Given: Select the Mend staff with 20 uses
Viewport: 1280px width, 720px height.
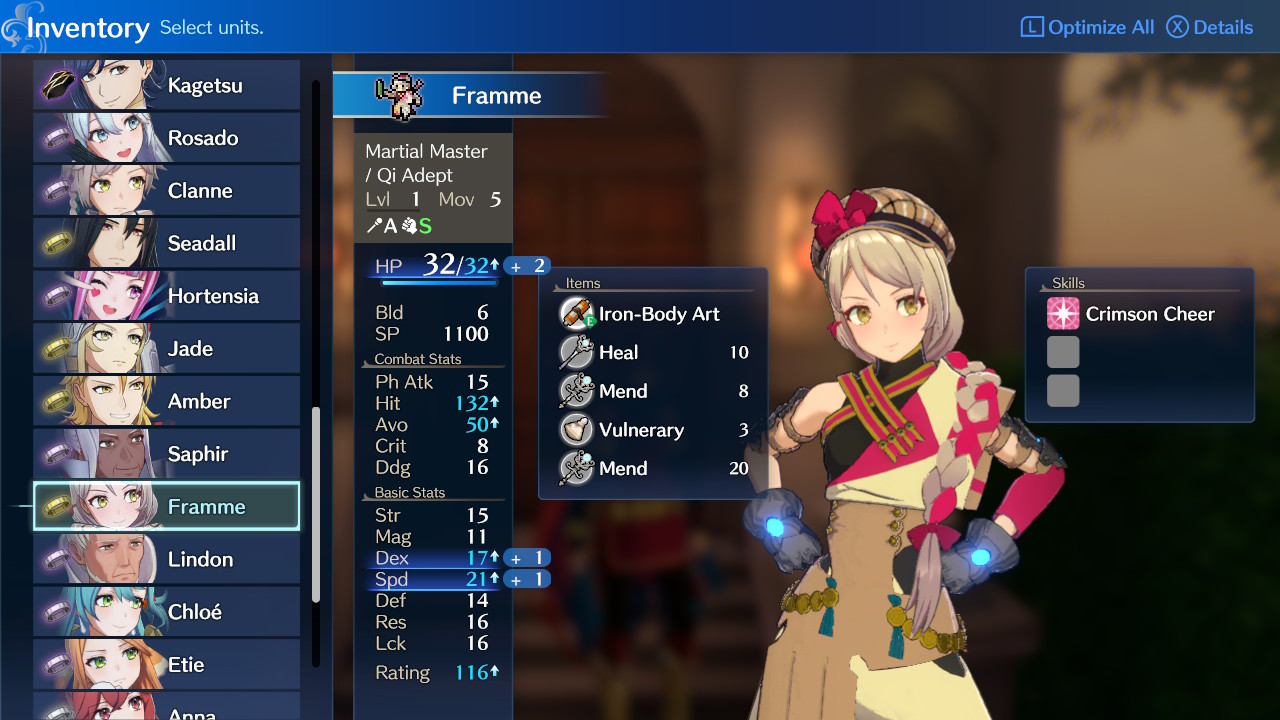Looking at the screenshot, I should 654,468.
